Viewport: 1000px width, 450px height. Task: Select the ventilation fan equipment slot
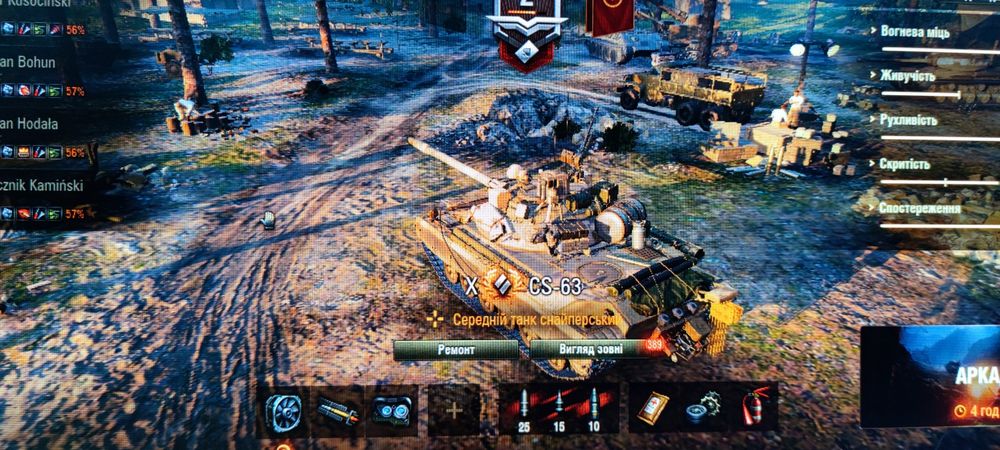pyautogui.click(x=282, y=410)
